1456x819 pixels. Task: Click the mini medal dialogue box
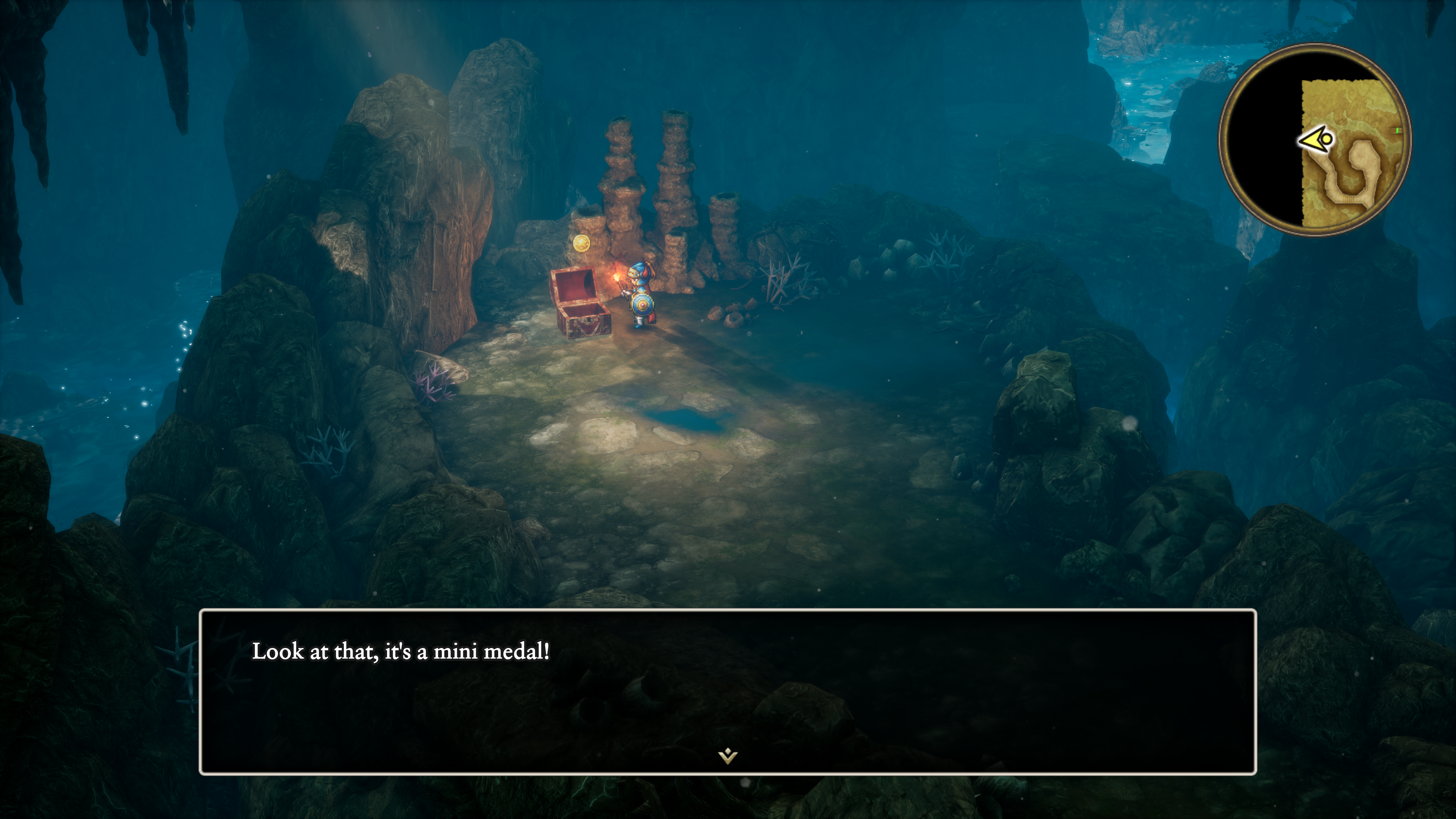pos(728,691)
